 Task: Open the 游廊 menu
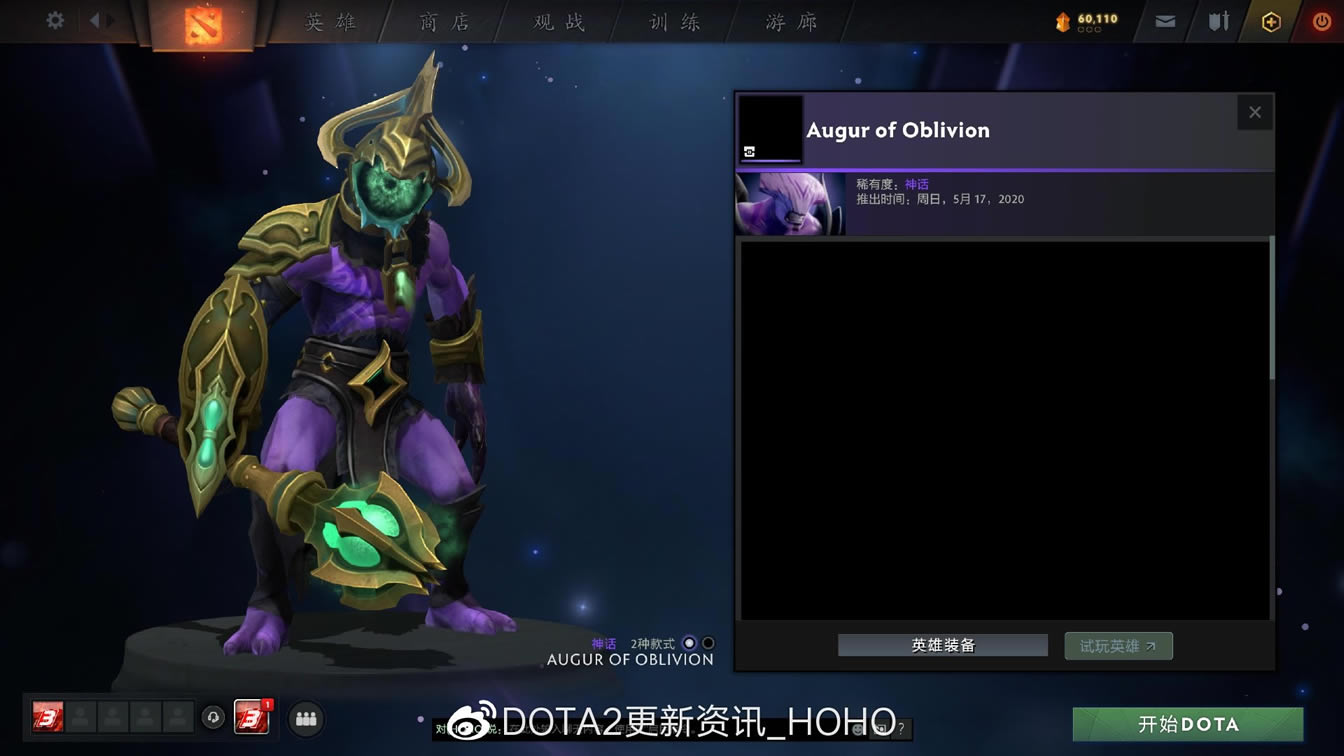click(x=789, y=22)
